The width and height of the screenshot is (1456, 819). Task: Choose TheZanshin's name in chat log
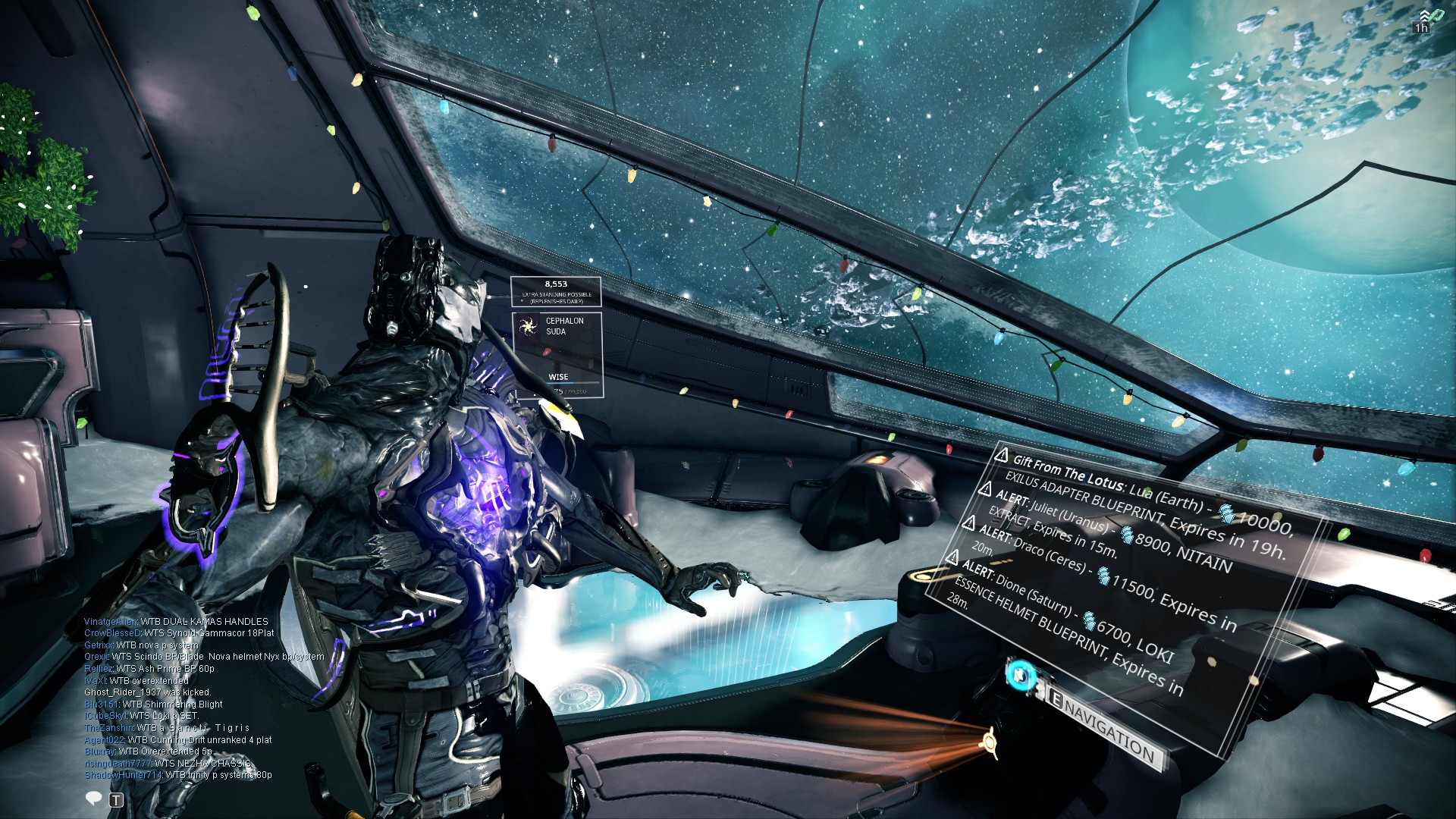click(x=109, y=728)
